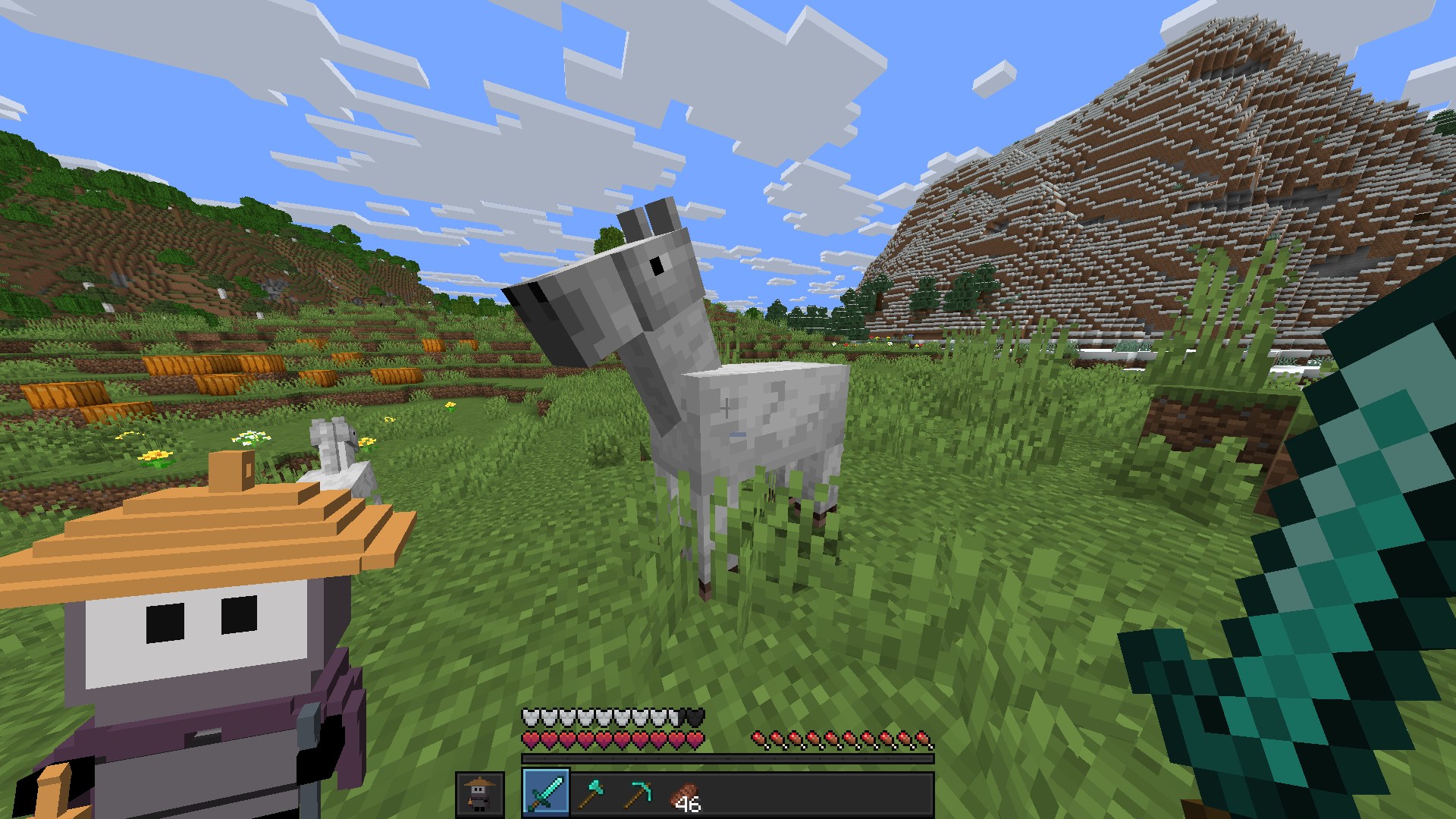
Task: Select the diamond axe hotbar slot
Action: click(591, 793)
